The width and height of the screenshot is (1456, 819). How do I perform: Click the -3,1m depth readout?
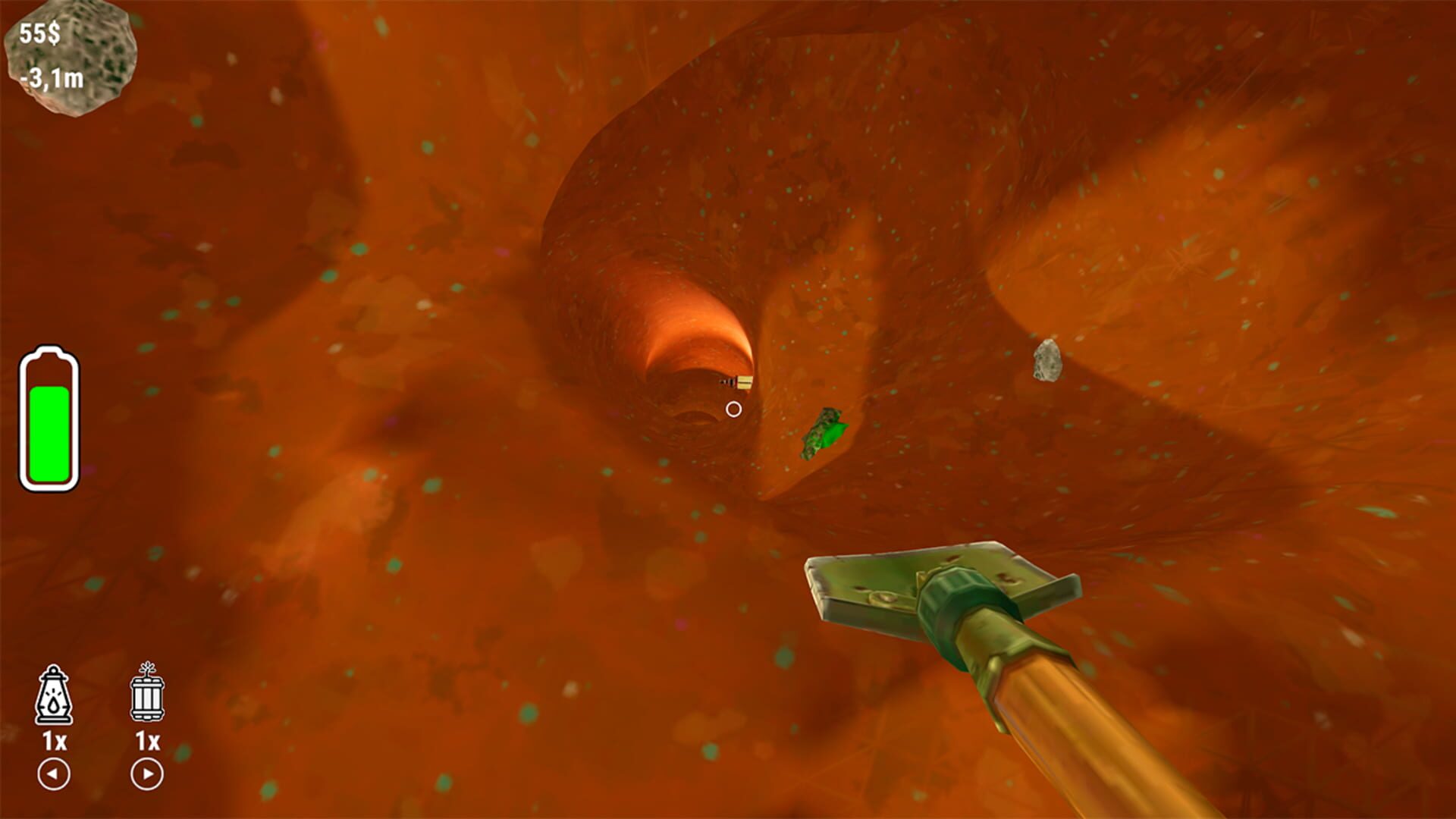coord(53,78)
